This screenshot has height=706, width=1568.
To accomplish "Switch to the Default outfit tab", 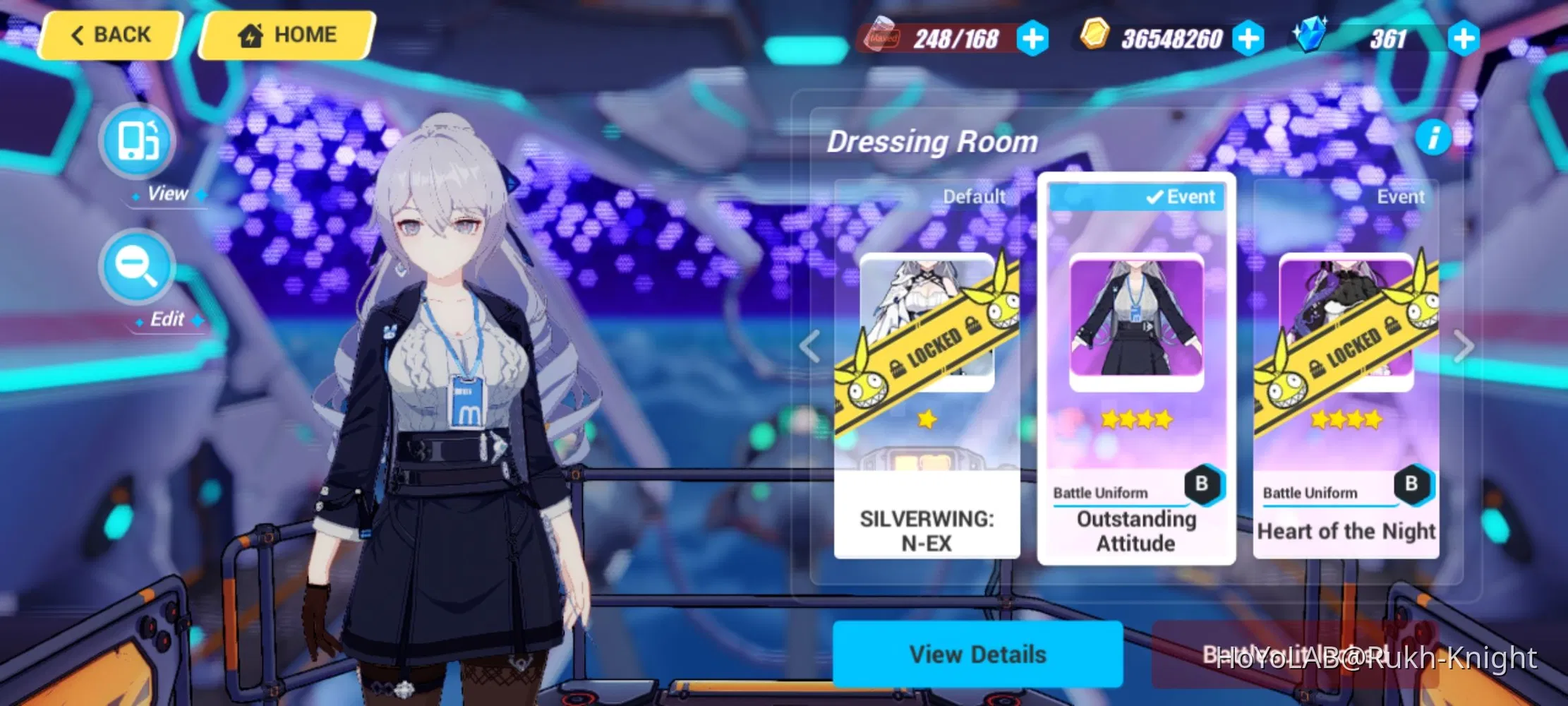I will (975, 196).
